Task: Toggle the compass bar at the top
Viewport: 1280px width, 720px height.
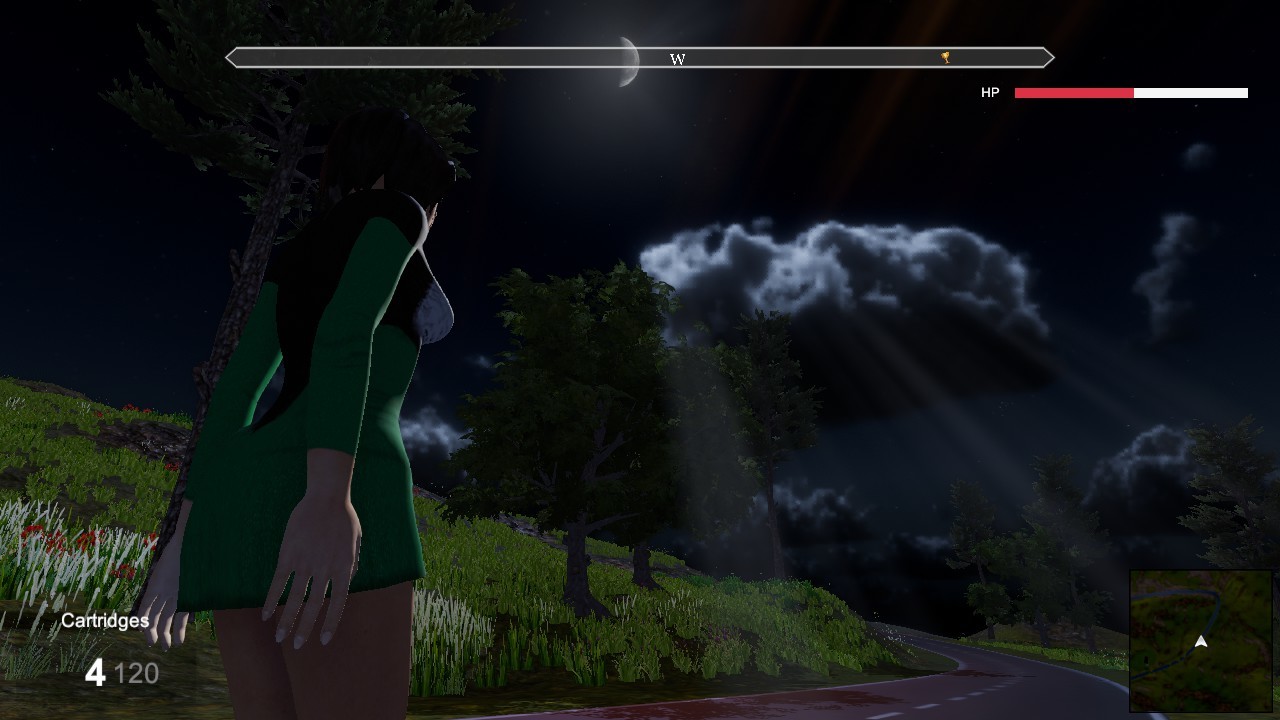Action: click(x=640, y=58)
